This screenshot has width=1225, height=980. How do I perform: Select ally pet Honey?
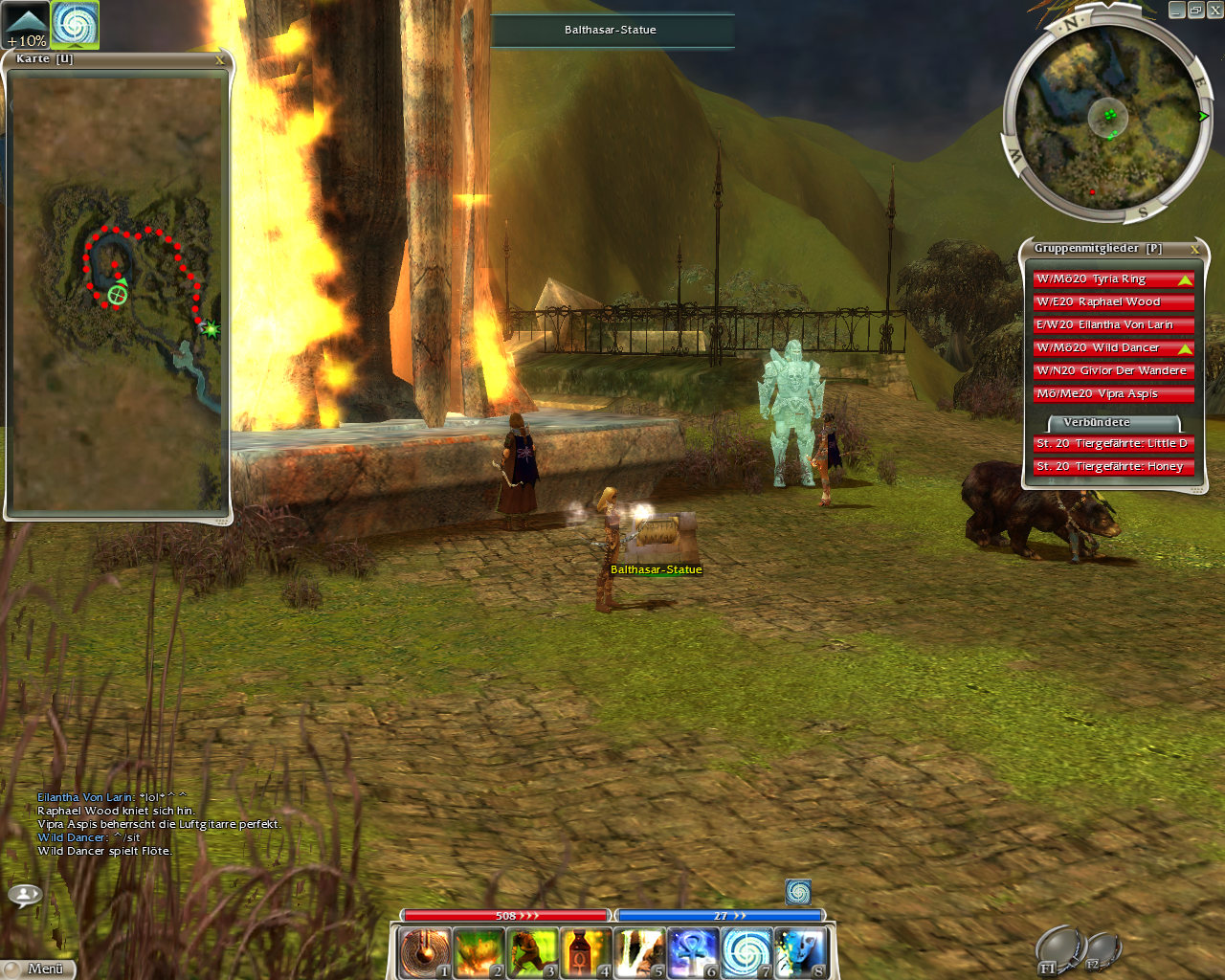[1113, 467]
